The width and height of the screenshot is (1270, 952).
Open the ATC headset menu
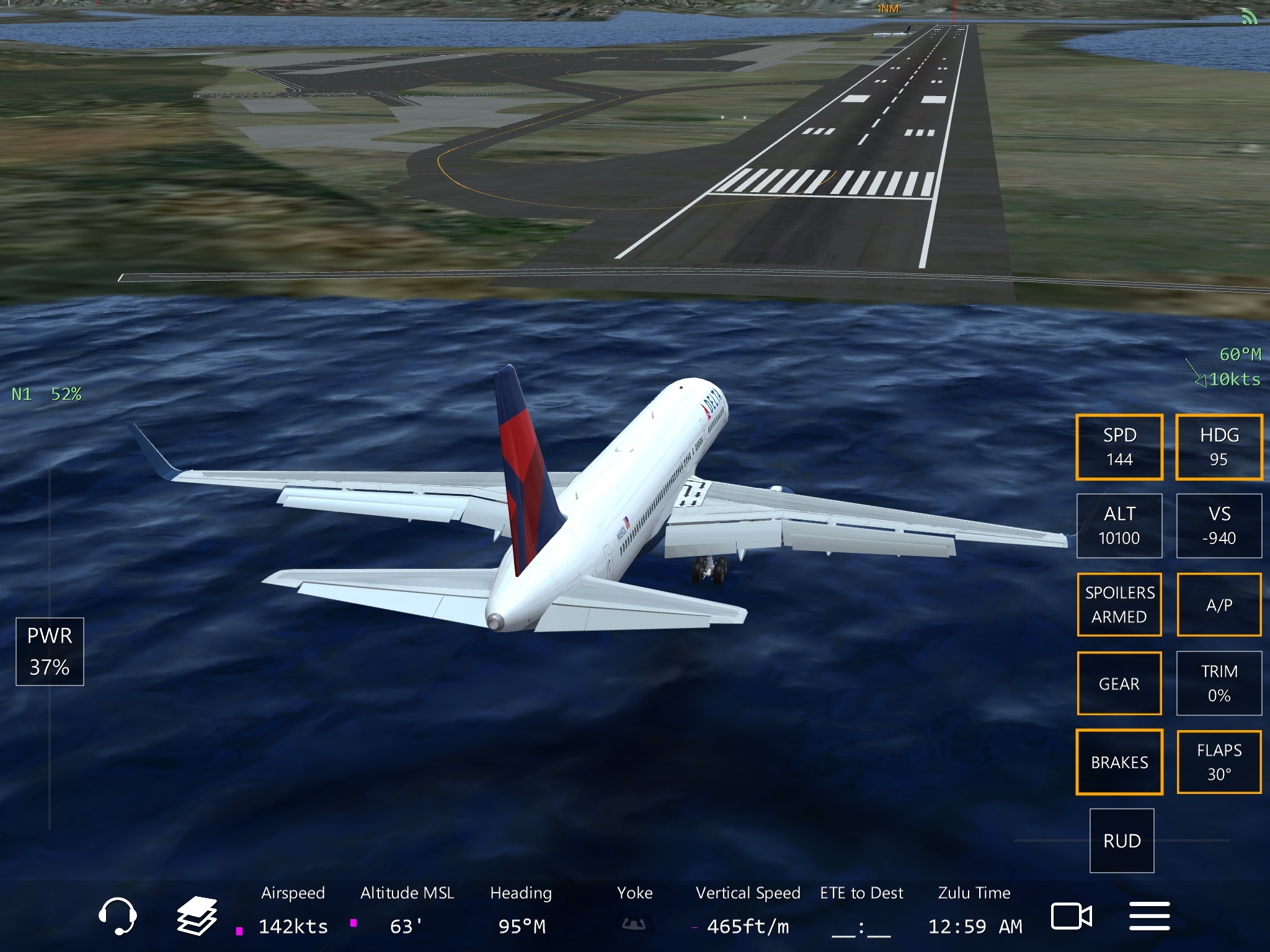tap(117, 915)
